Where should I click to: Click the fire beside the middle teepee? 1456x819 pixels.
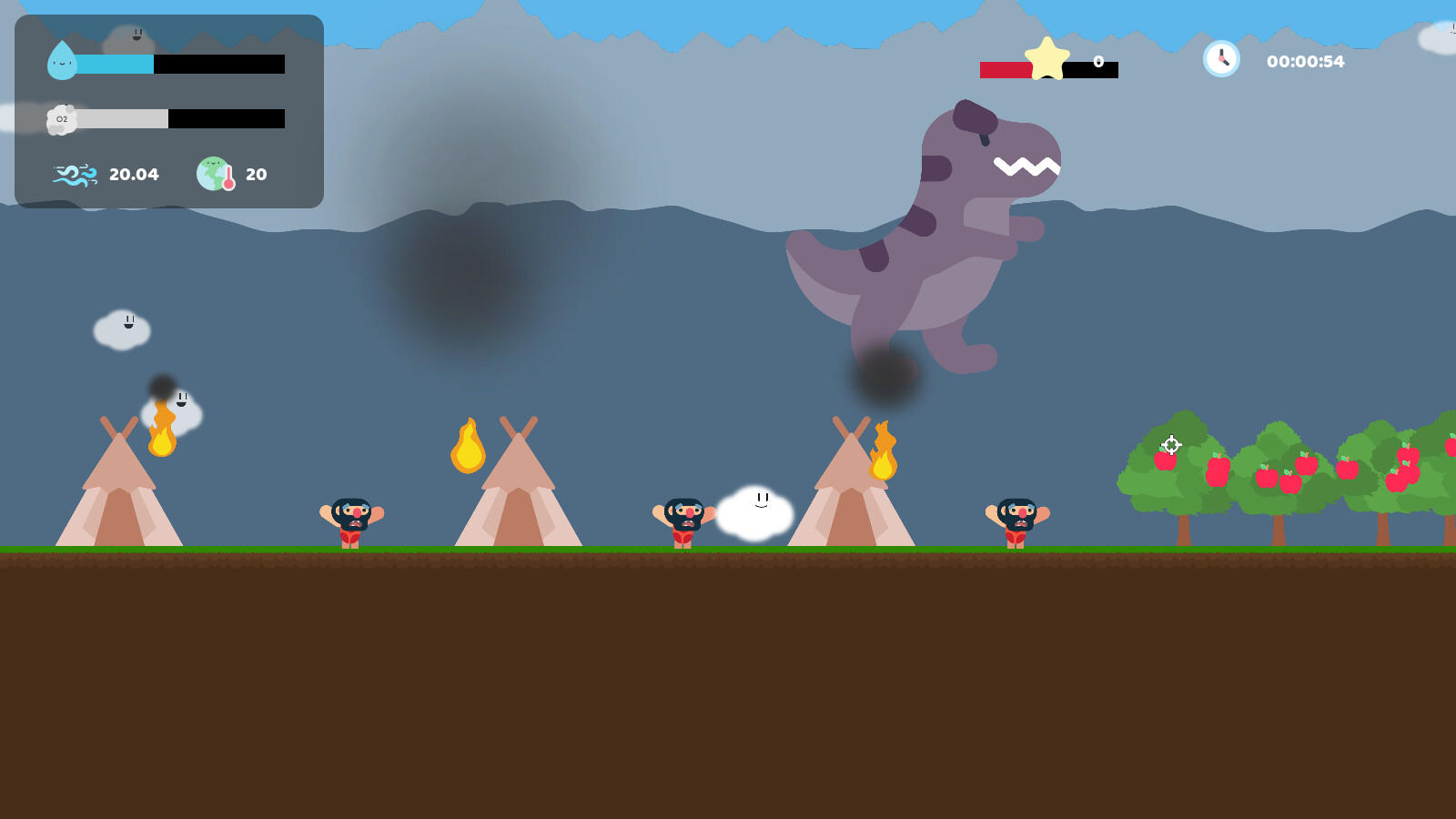tap(469, 449)
